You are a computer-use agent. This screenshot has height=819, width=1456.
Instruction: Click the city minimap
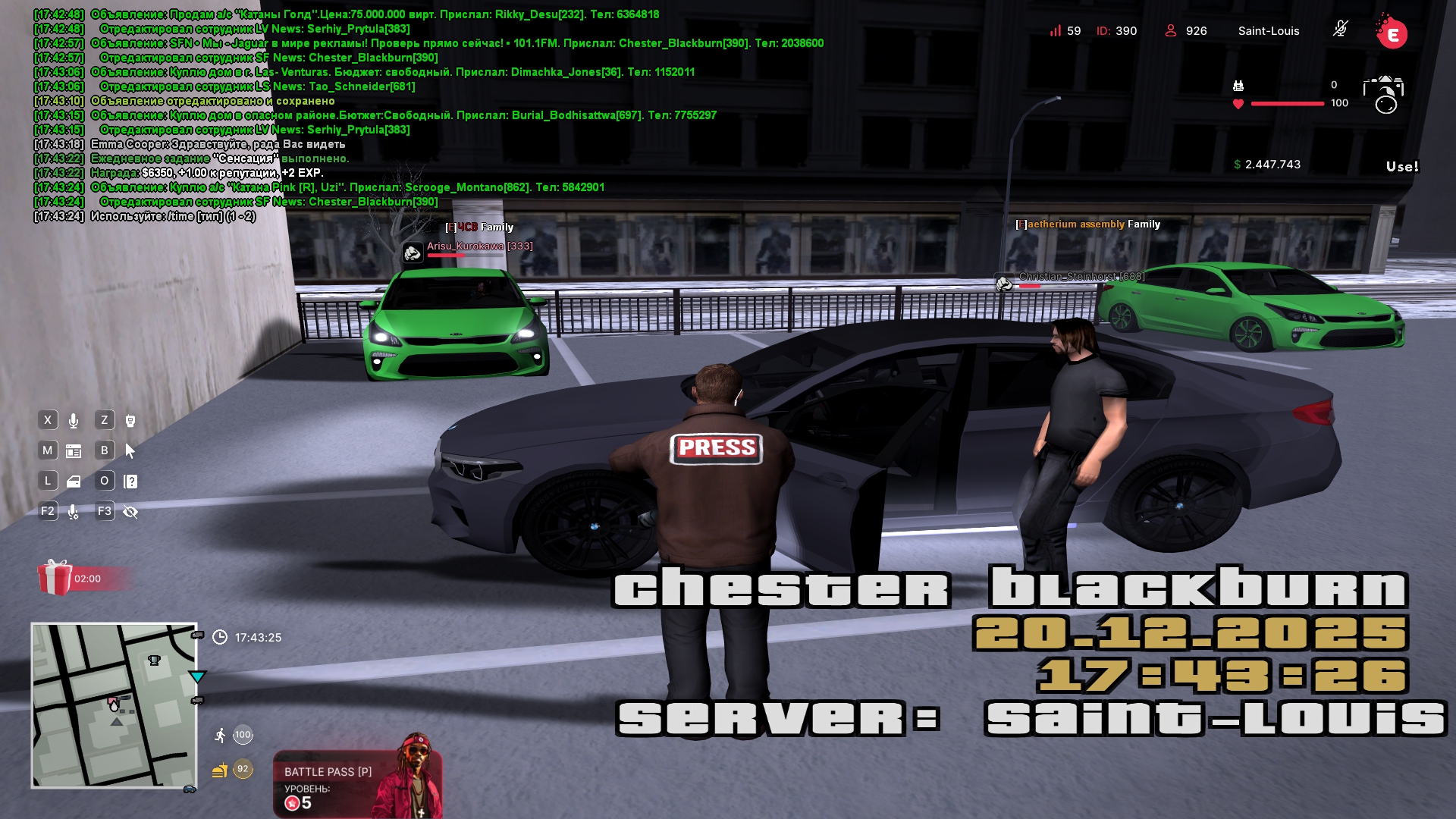(x=114, y=705)
